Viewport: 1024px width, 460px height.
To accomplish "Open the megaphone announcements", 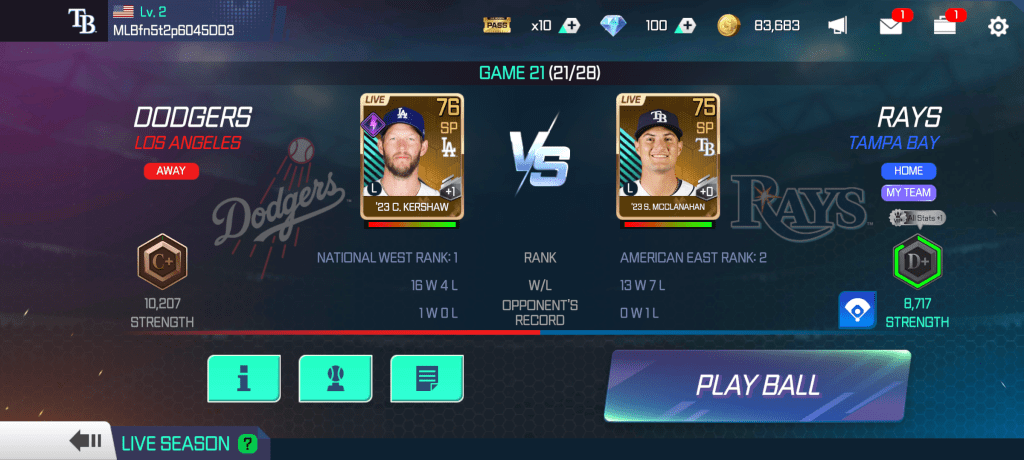I will pos(838,26).
